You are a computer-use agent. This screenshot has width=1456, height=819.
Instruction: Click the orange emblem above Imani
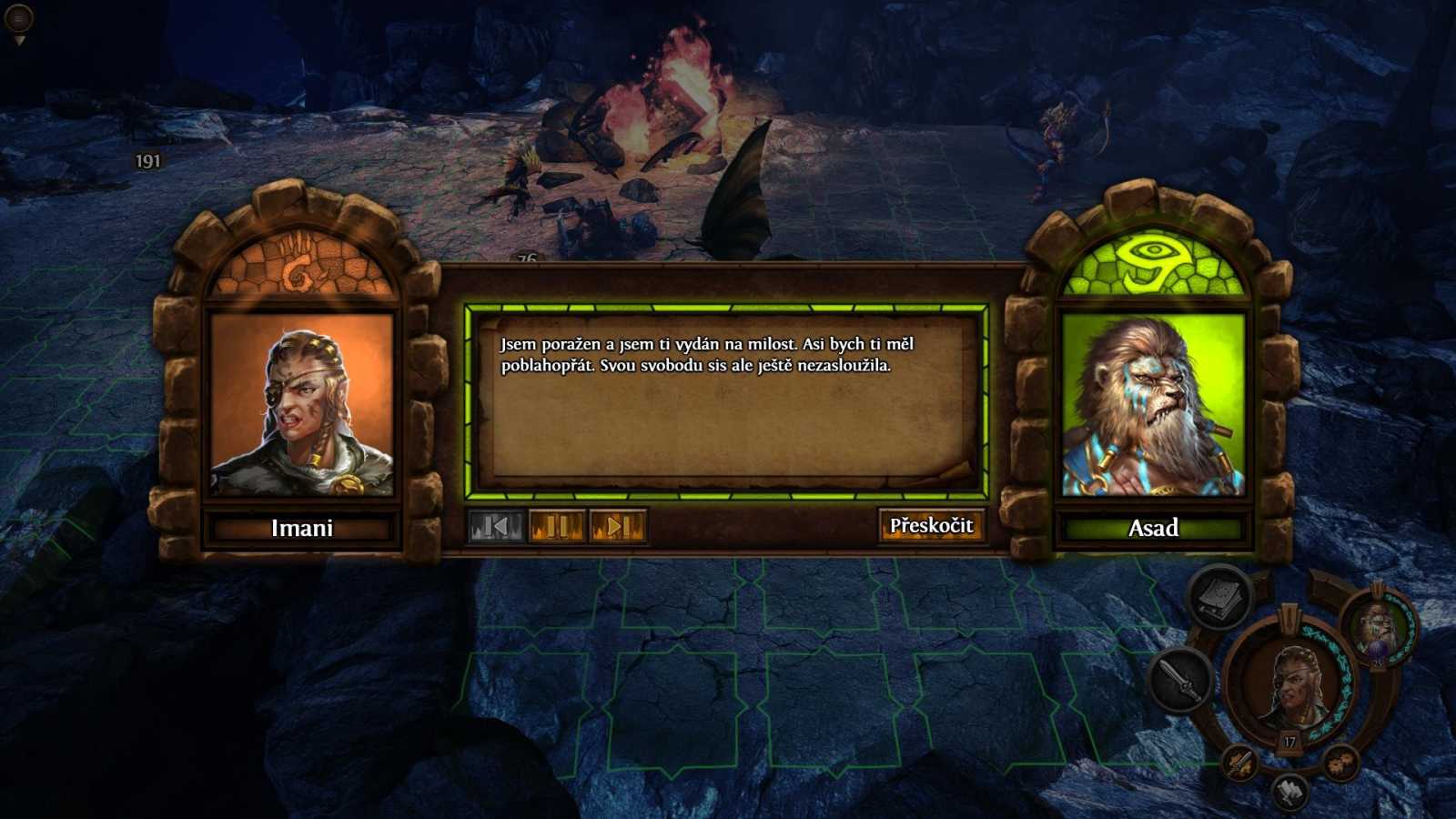(x=304, y=267)
